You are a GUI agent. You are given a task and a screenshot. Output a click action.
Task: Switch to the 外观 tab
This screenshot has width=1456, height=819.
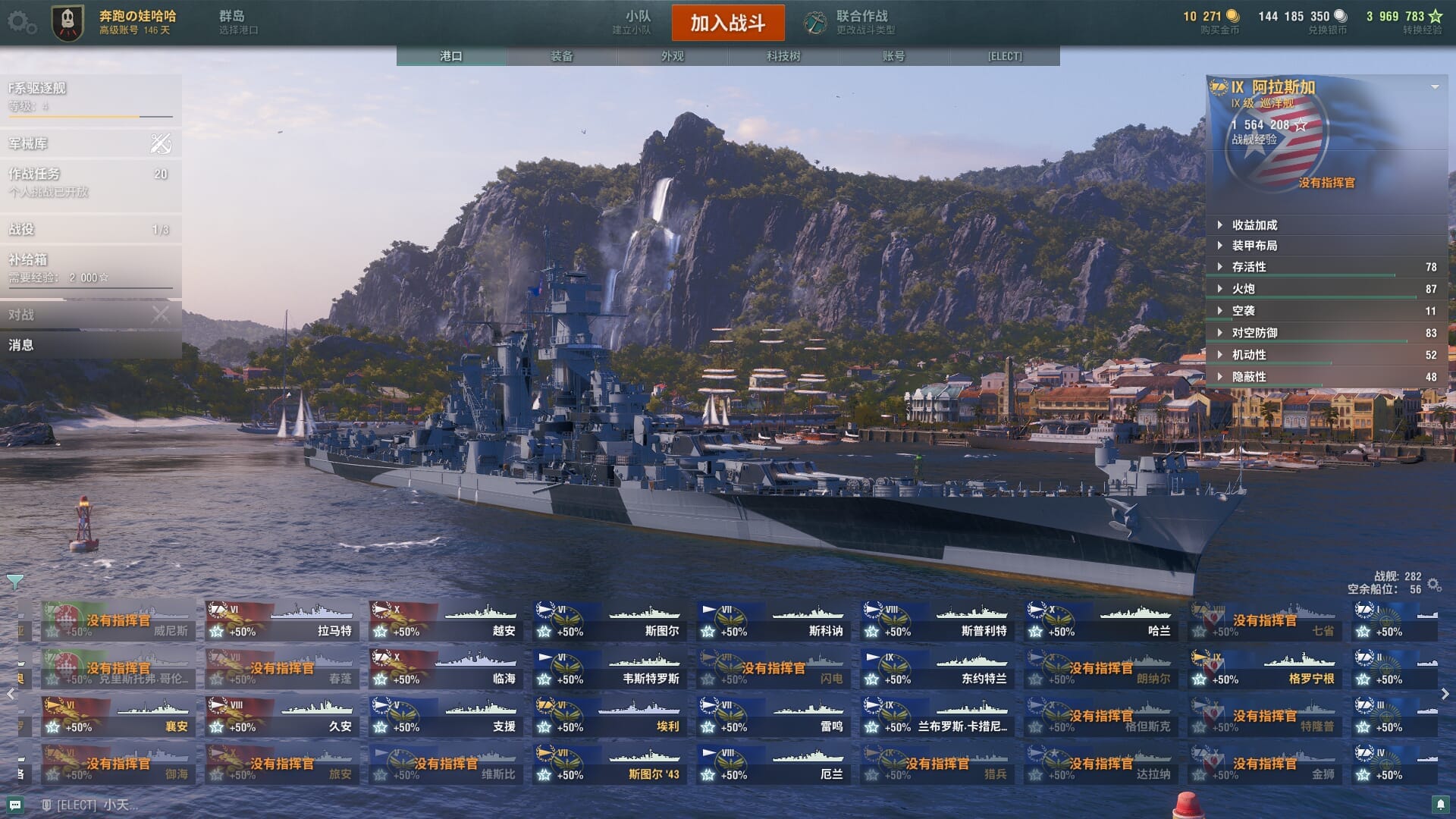pos(673,56)
